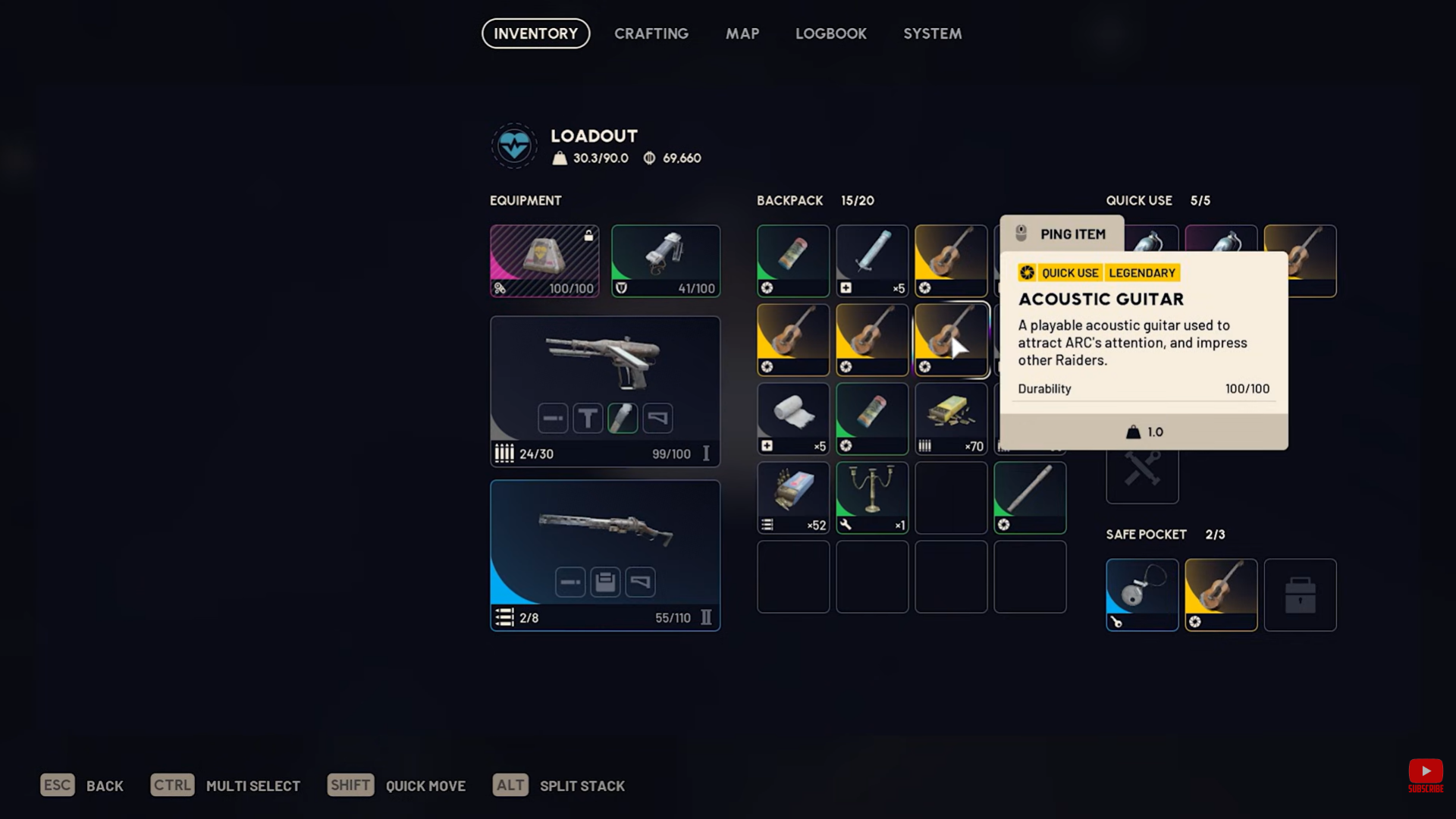Click the Ping Item option in the tooltip

(1062, 234)
